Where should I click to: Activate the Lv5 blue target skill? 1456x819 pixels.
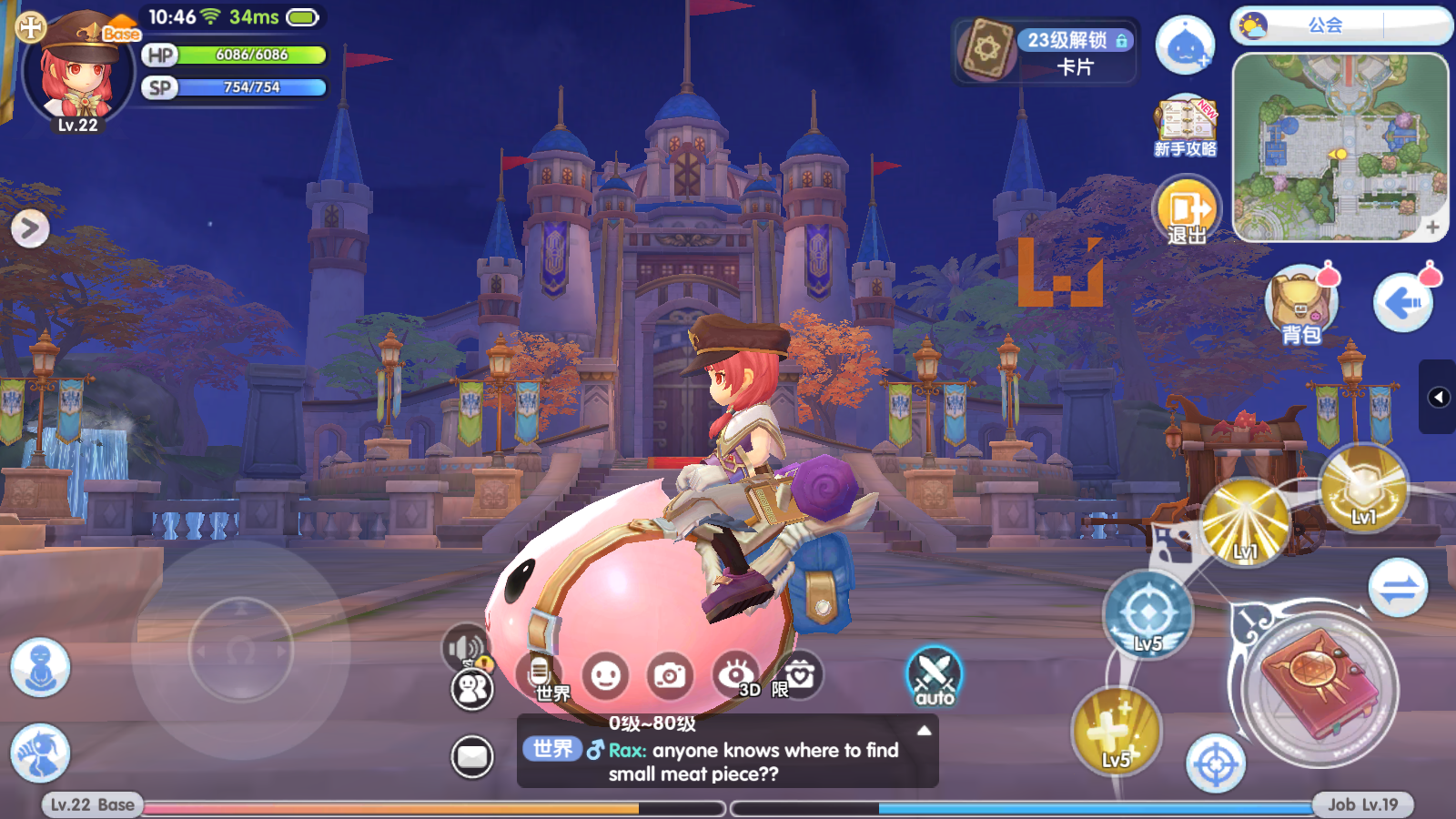pos(1148,614)
